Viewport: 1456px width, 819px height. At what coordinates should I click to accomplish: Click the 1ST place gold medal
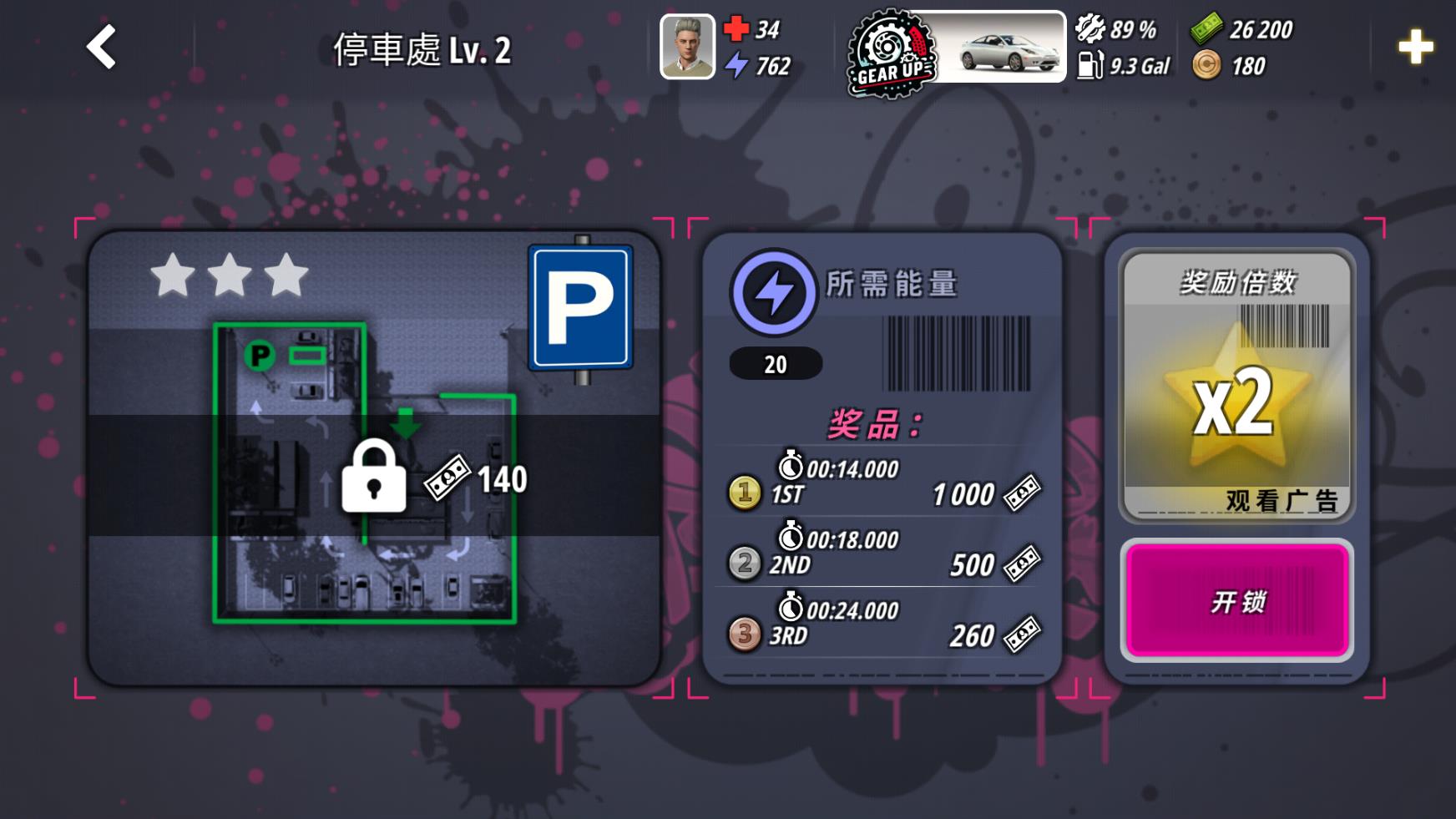coord(743,496)
